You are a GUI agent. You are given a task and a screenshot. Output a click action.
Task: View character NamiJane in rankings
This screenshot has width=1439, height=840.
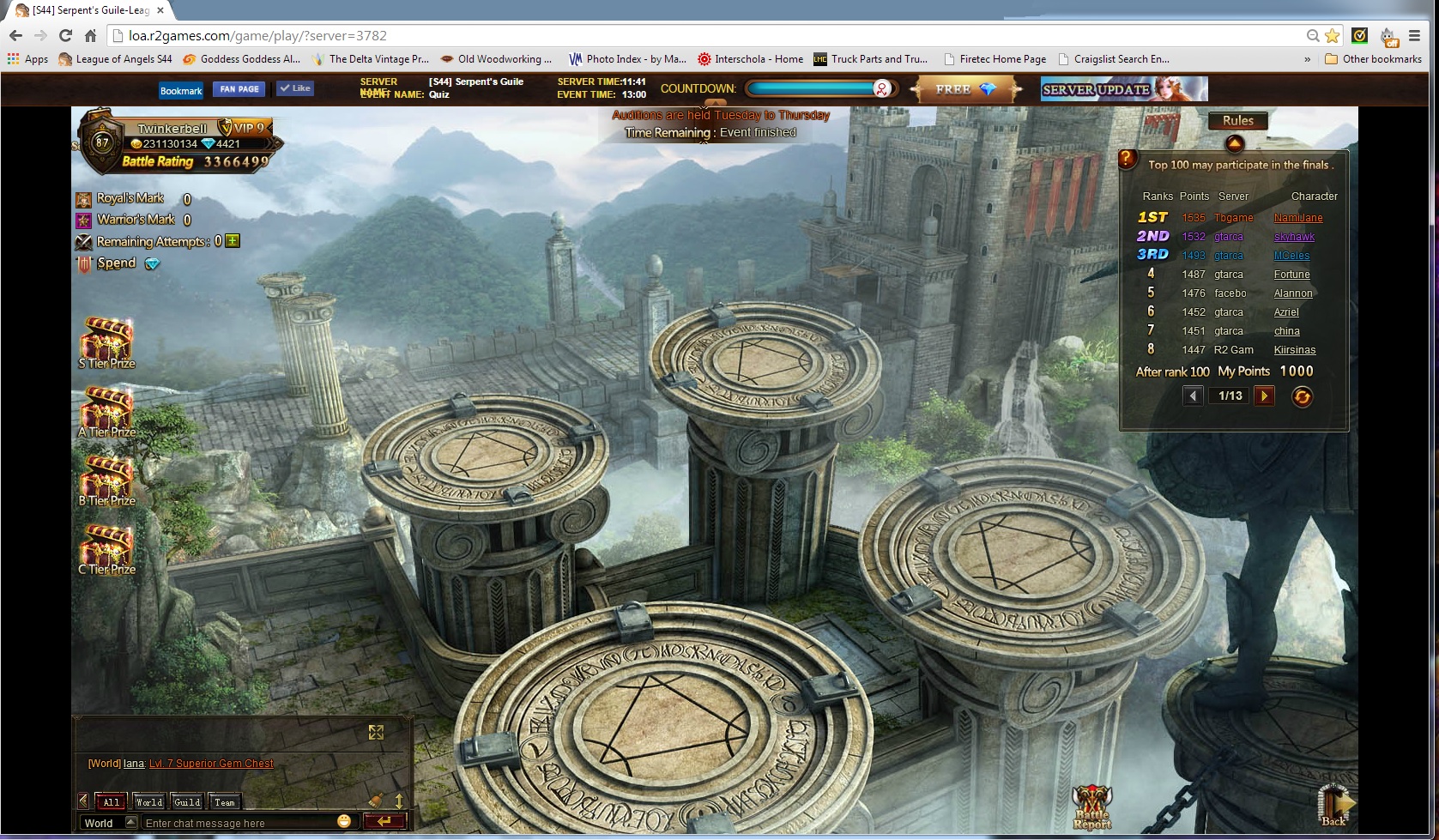click(x=1297, y=218)
